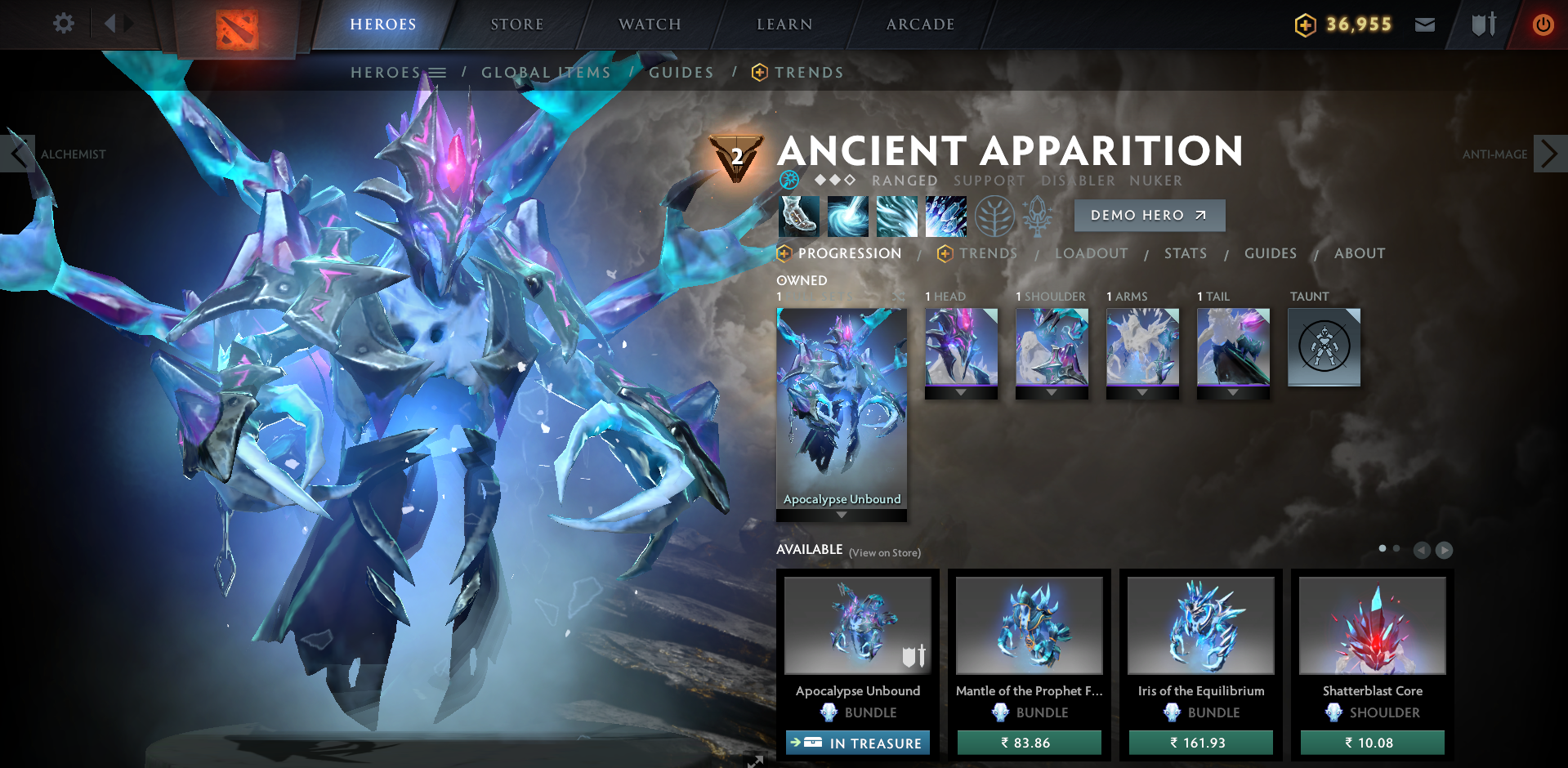Click the armory shield and sword icon
The height and width of the screenshot is (768, 1568).
tap(1485, 25)
